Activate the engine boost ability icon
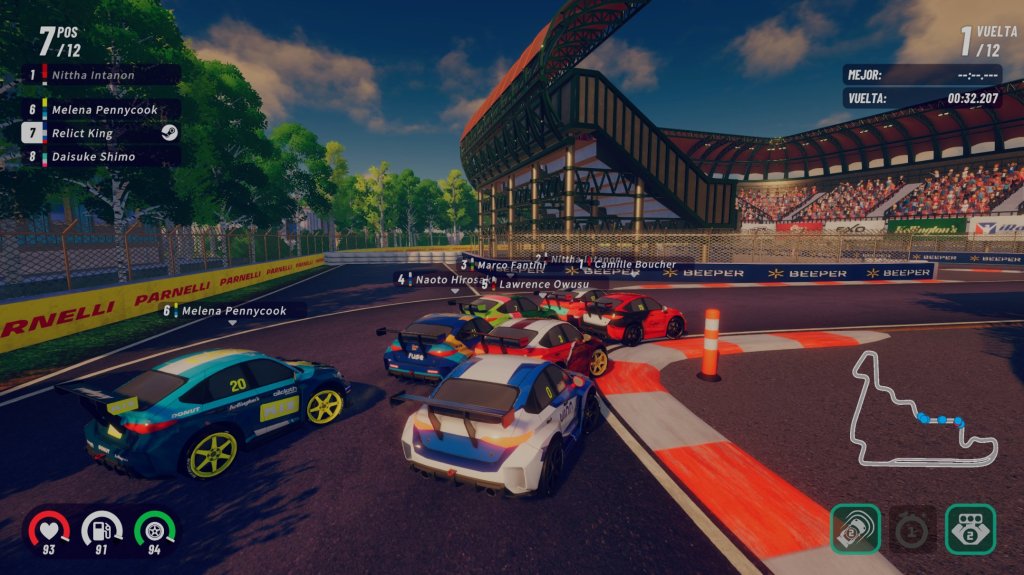The height and width of the screenshot is (575, 1024). (x=970, y=529)
